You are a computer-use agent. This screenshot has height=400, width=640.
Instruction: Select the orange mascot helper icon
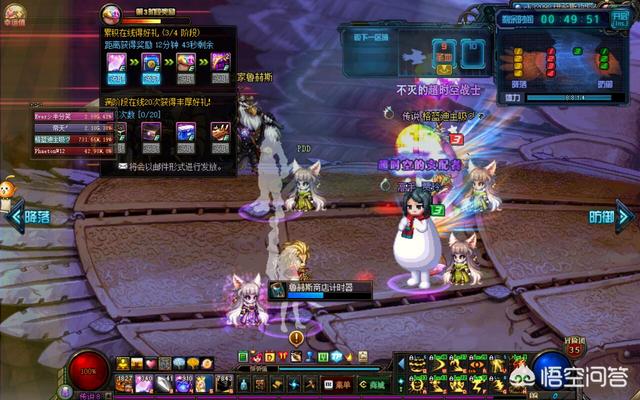pyautogui.click(x=10, y=189)
